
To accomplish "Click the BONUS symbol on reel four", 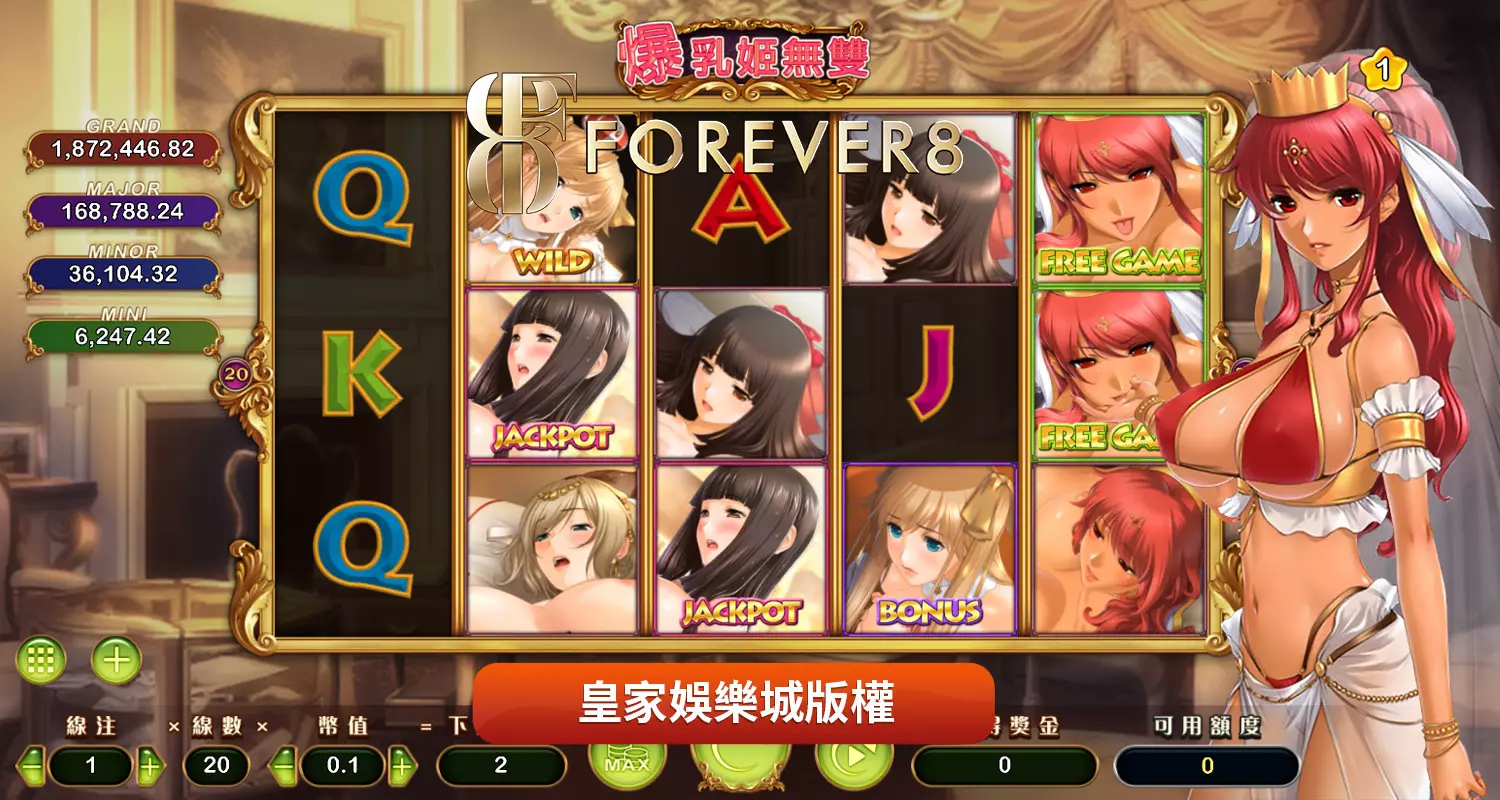I will [928, 550].
